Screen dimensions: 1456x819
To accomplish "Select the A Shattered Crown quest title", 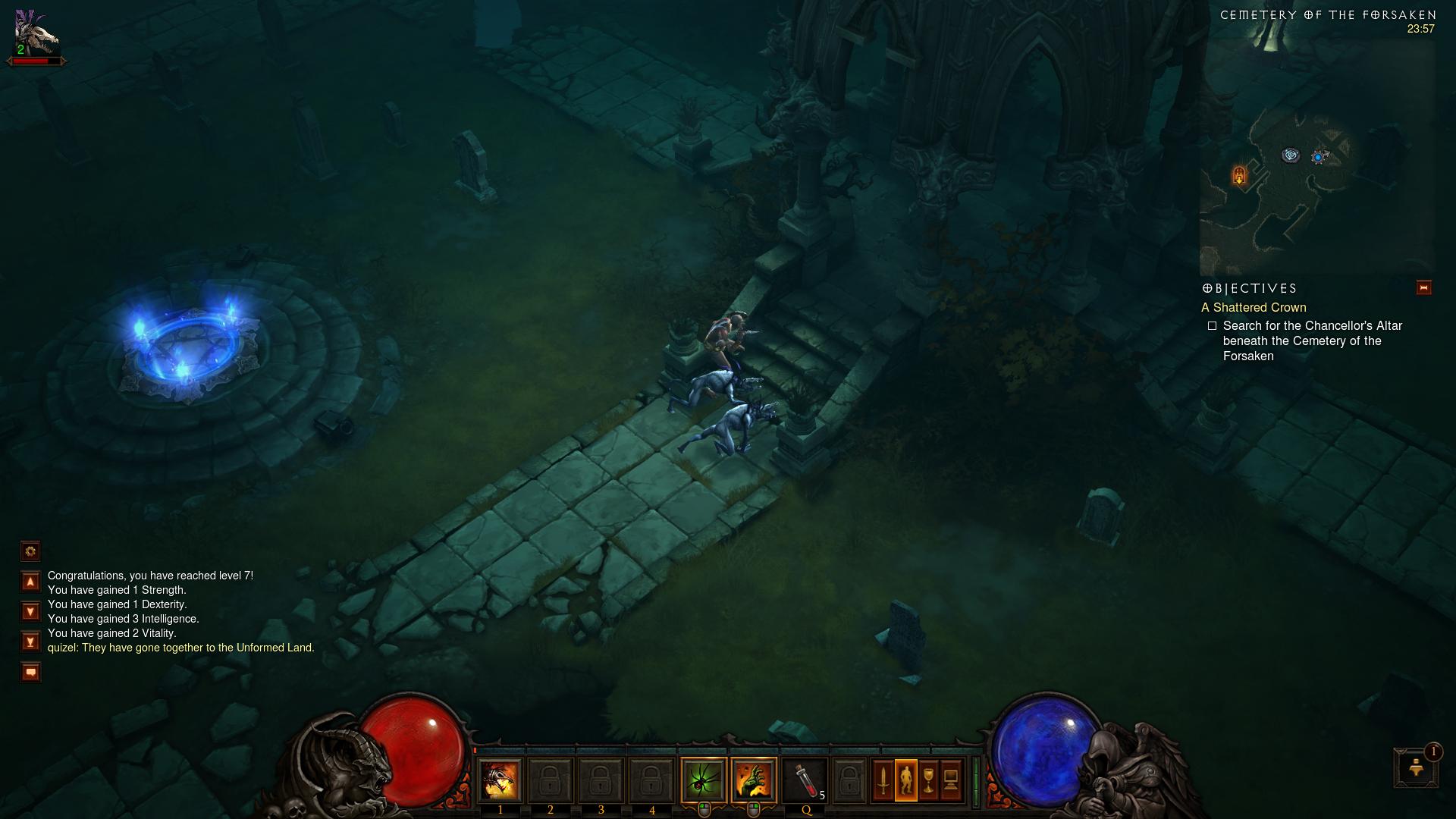I will point(1254,308).
